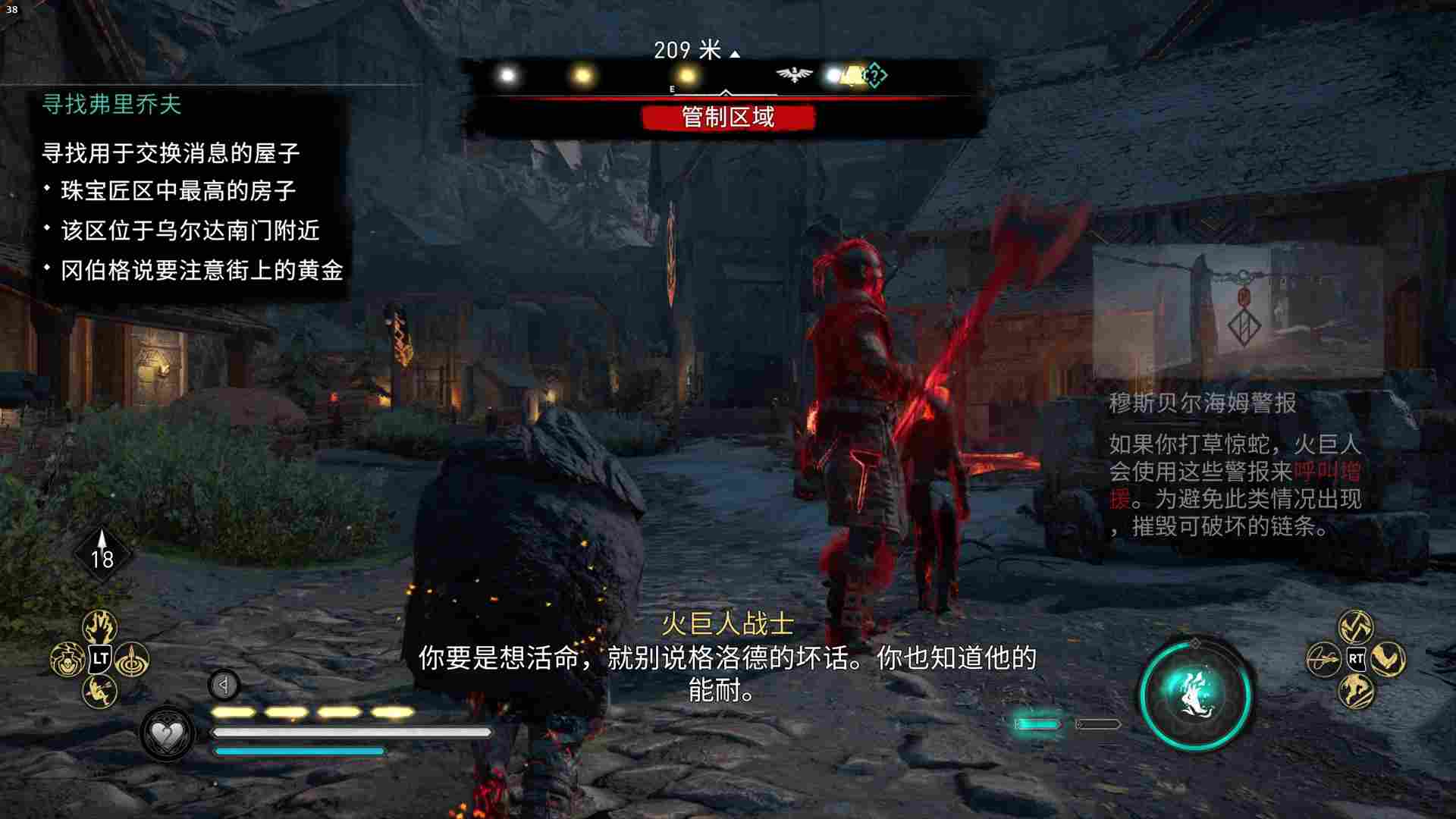Click the green question-mark mystery marker on the compass

pyautogui.click(x=875, y=76)
